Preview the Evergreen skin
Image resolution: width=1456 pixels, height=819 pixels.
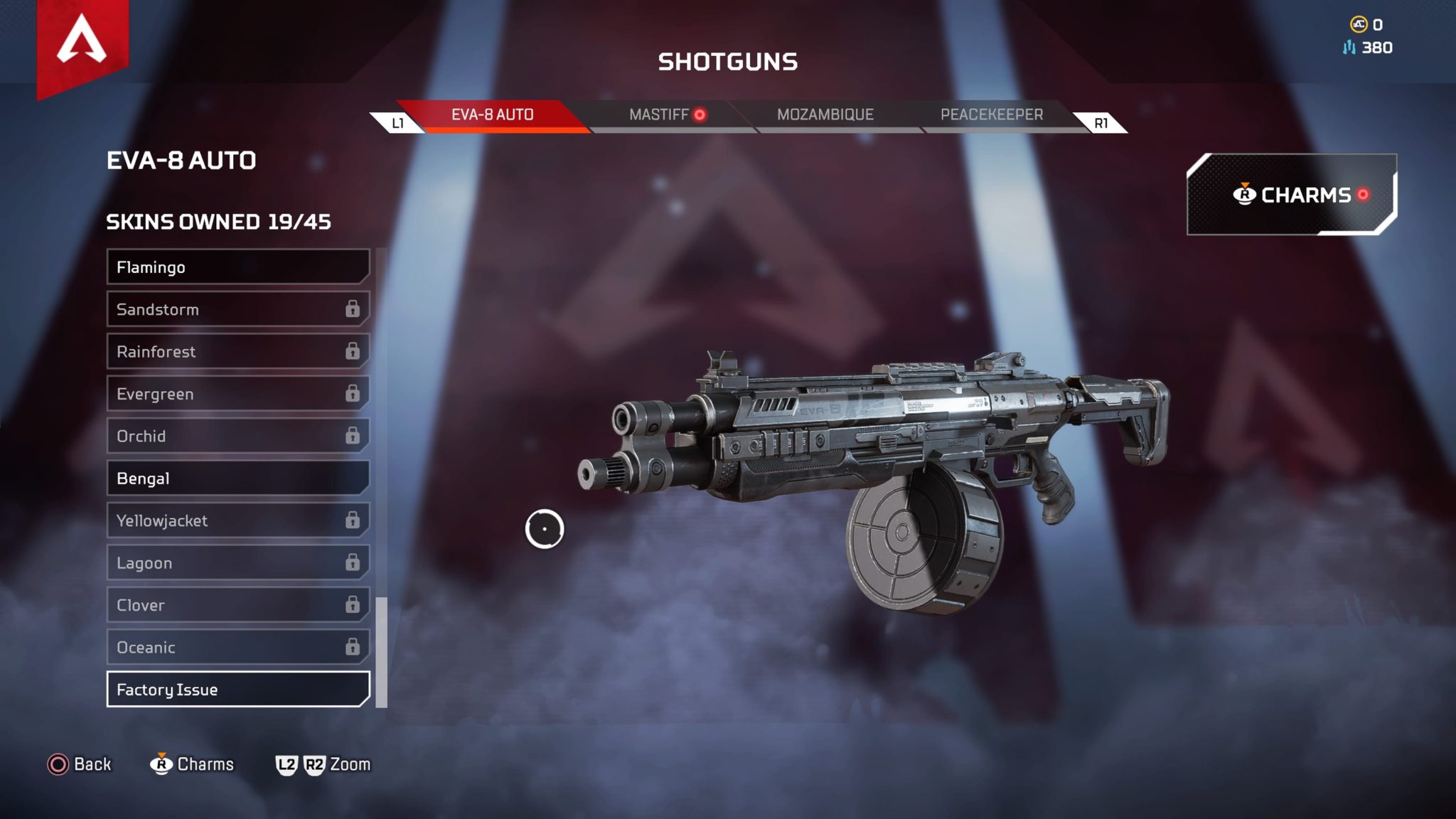pos(237,394)
